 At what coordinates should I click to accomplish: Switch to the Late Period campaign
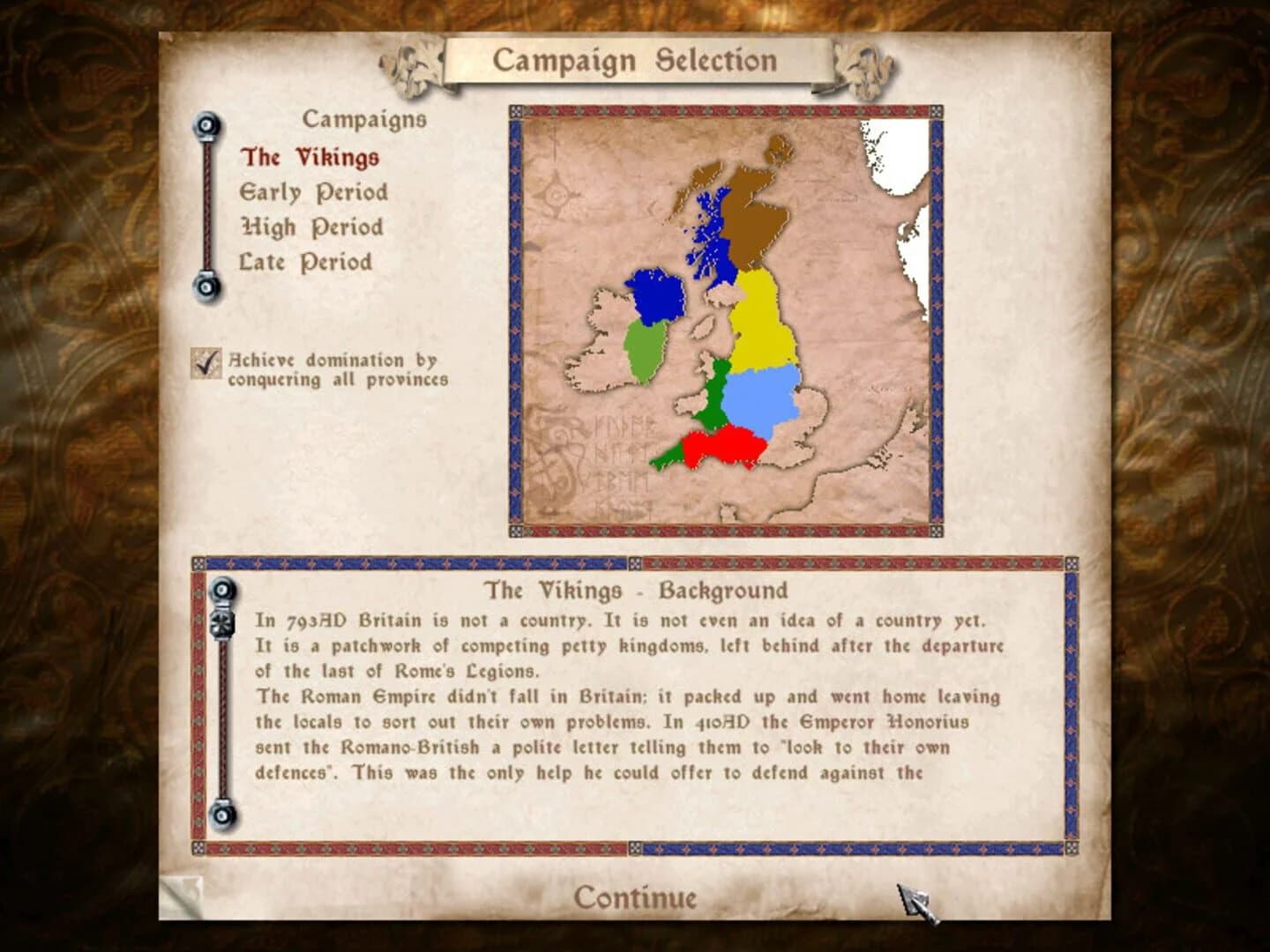(x=304, y=262)
